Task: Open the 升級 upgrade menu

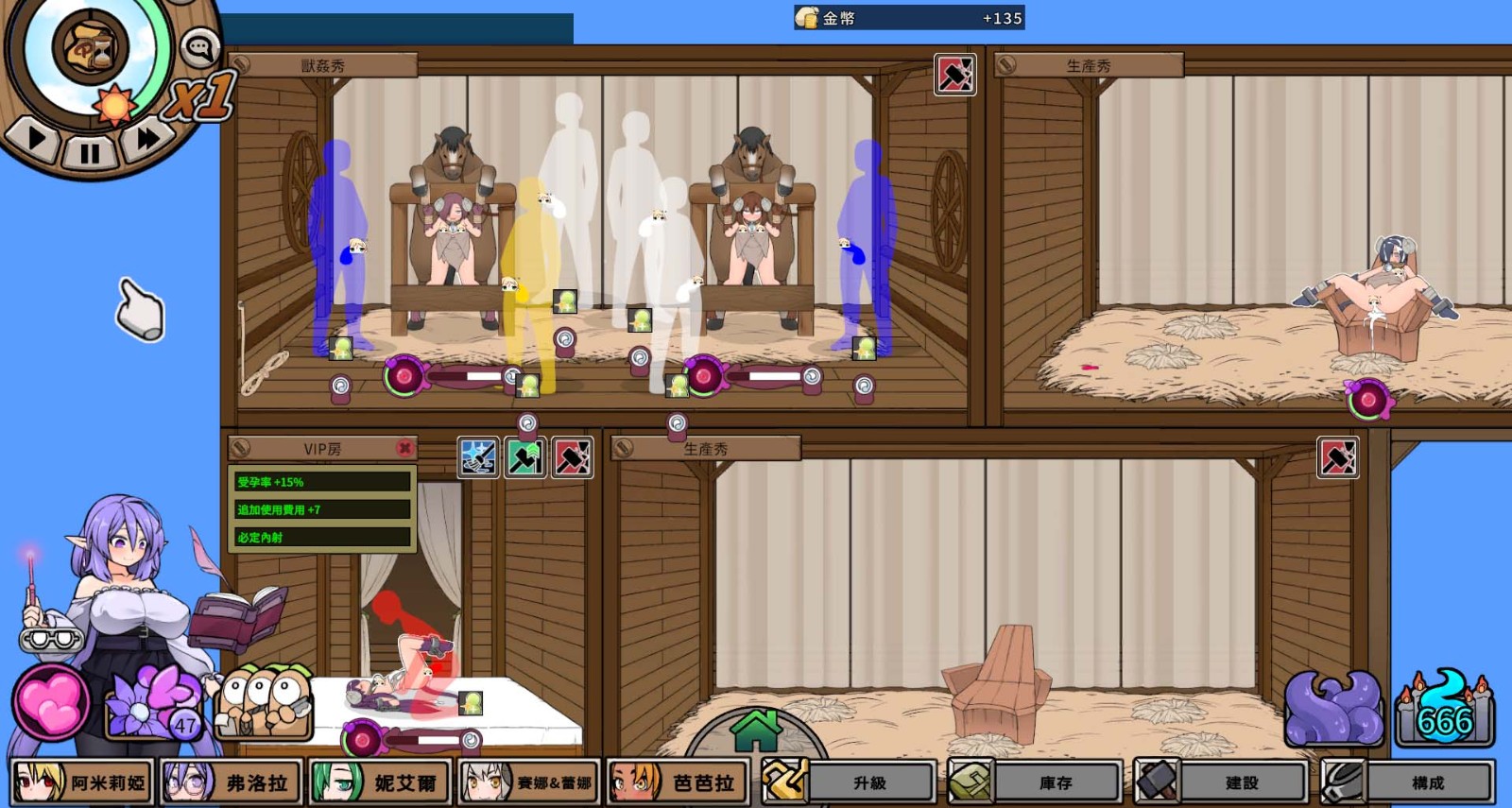Action: pos(850,782)
